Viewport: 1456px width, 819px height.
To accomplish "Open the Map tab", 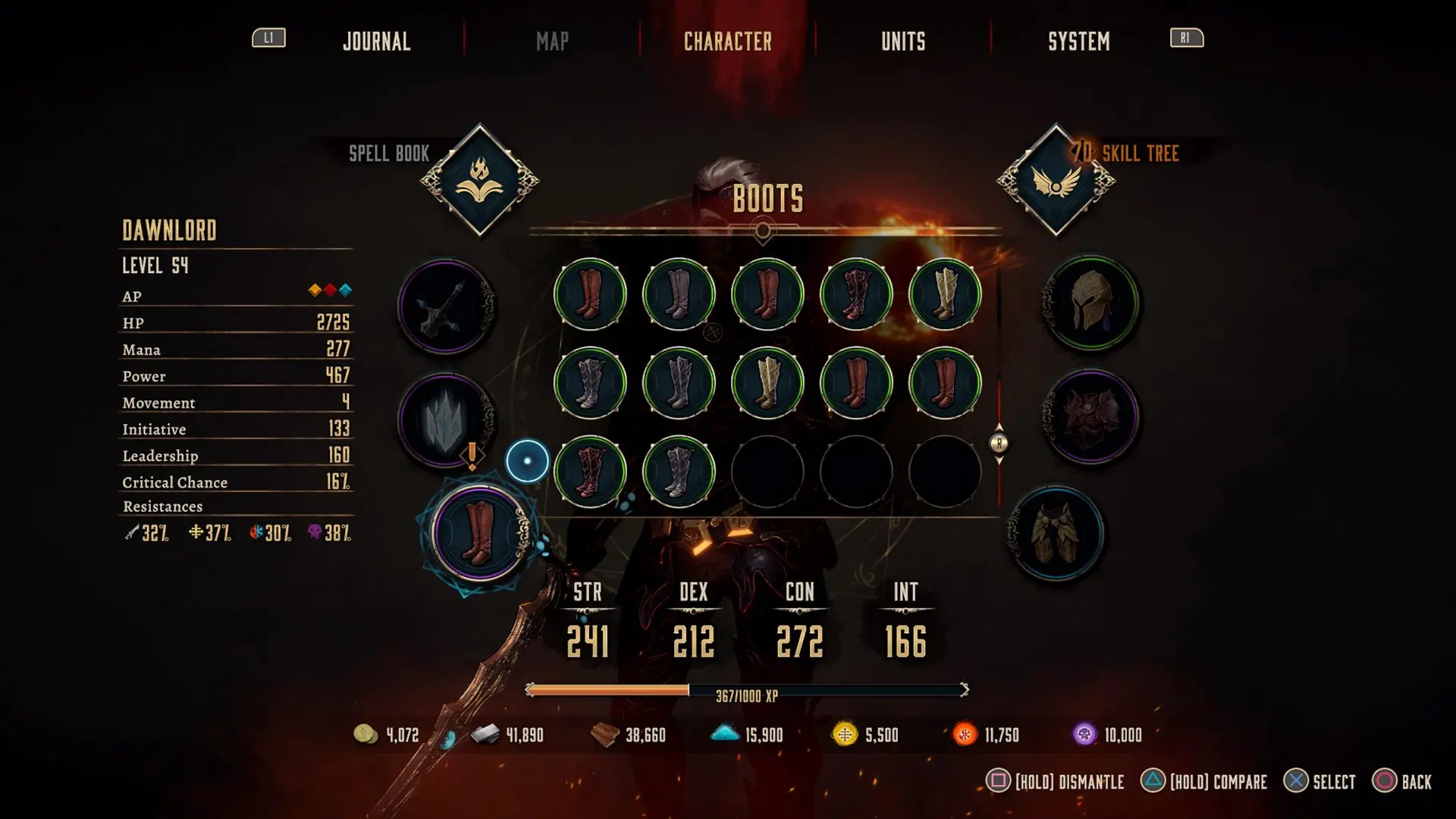I will click(x=552, y=41).
